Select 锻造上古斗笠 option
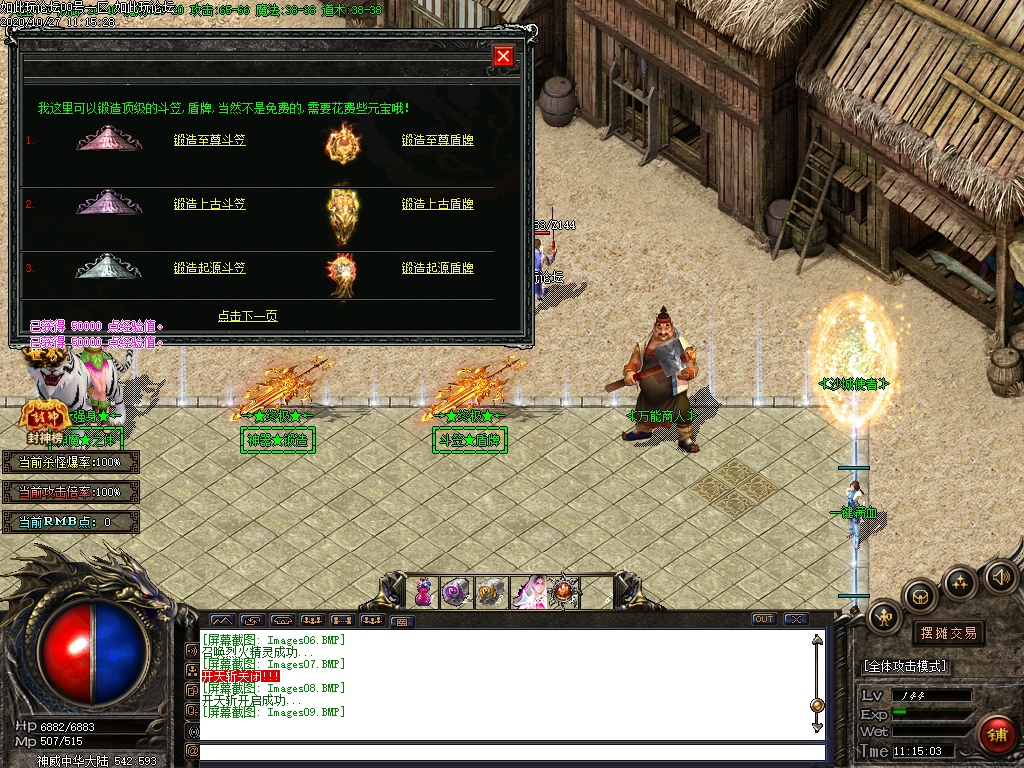The height and width of the screenshot is (768, 1024). [x=209, y=205]
